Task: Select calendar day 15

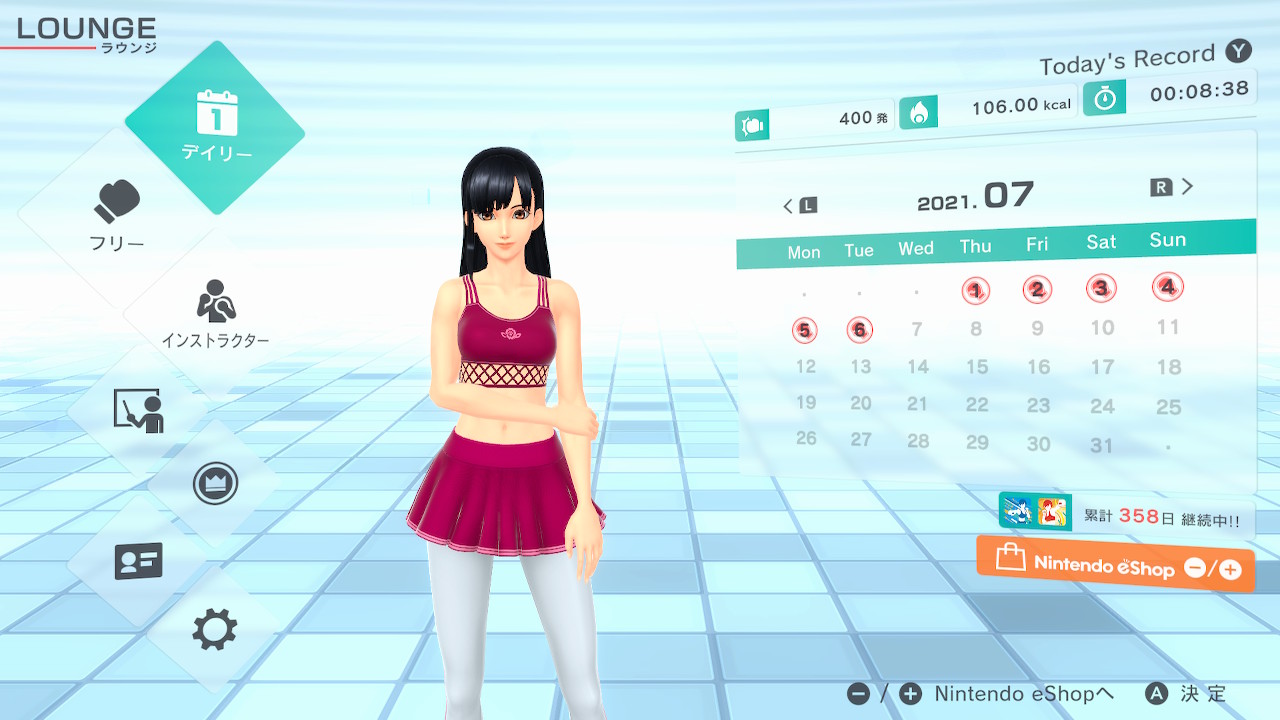Action: pyautogui.click(x=977, y=367)
